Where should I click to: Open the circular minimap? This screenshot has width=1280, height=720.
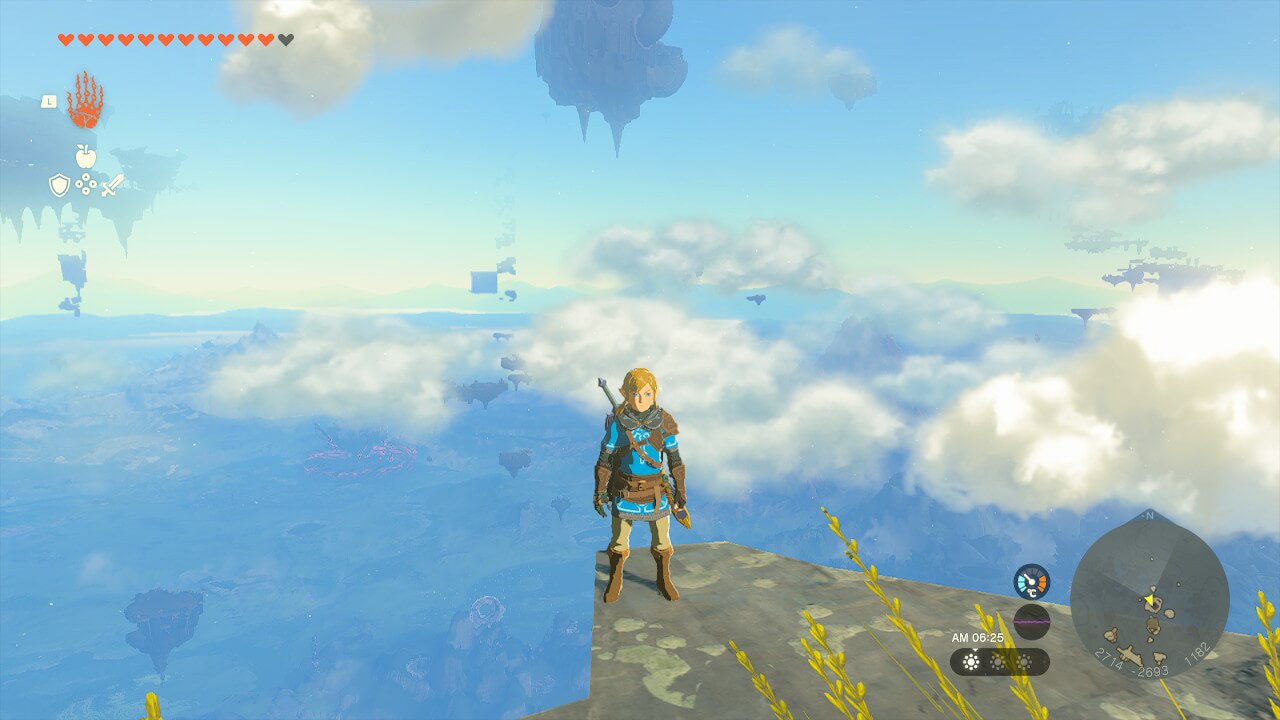click(1149, 596)
